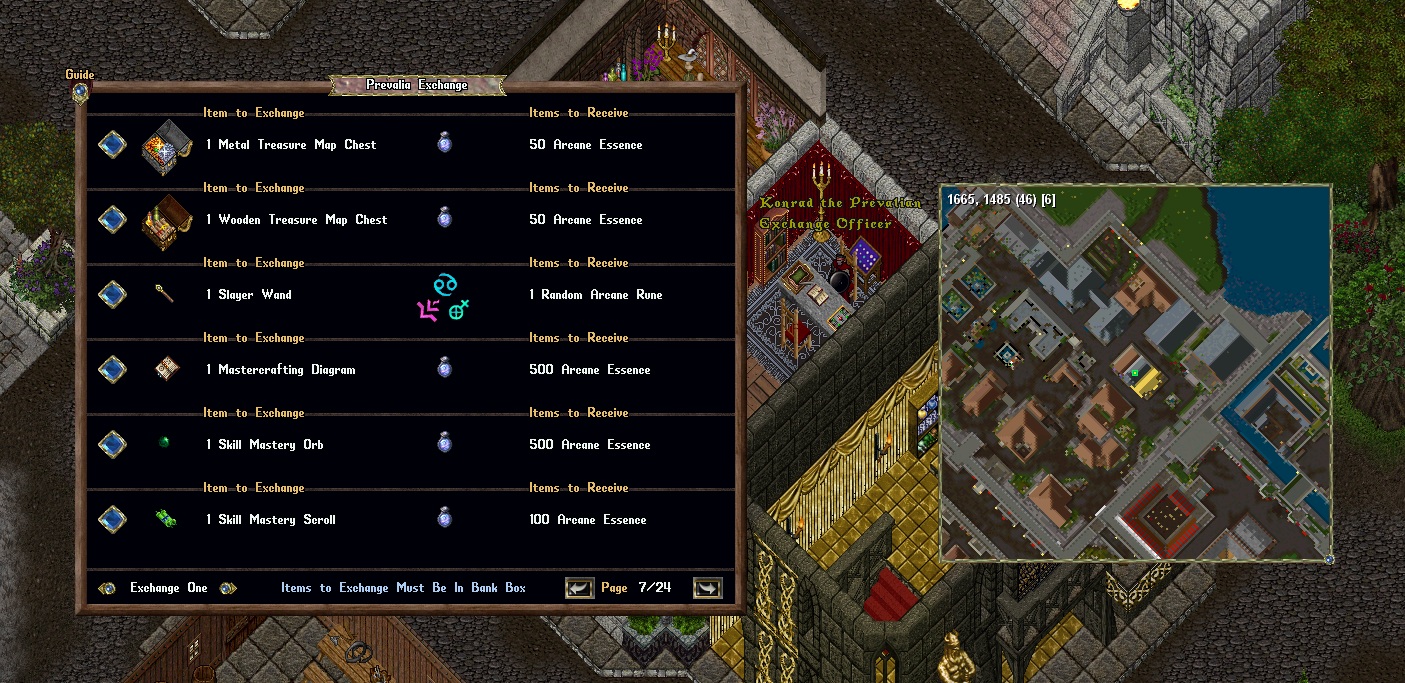Click the gem right of Exchange One
Viewport: 1405px width, 683px height.
click(228, 588)
